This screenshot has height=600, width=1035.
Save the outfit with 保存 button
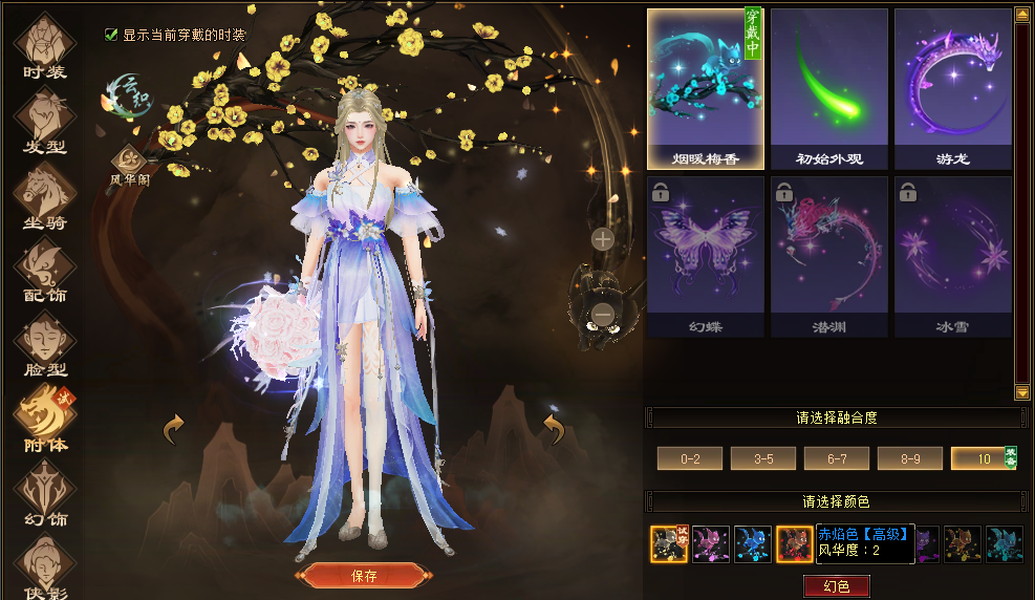point(364,575)
